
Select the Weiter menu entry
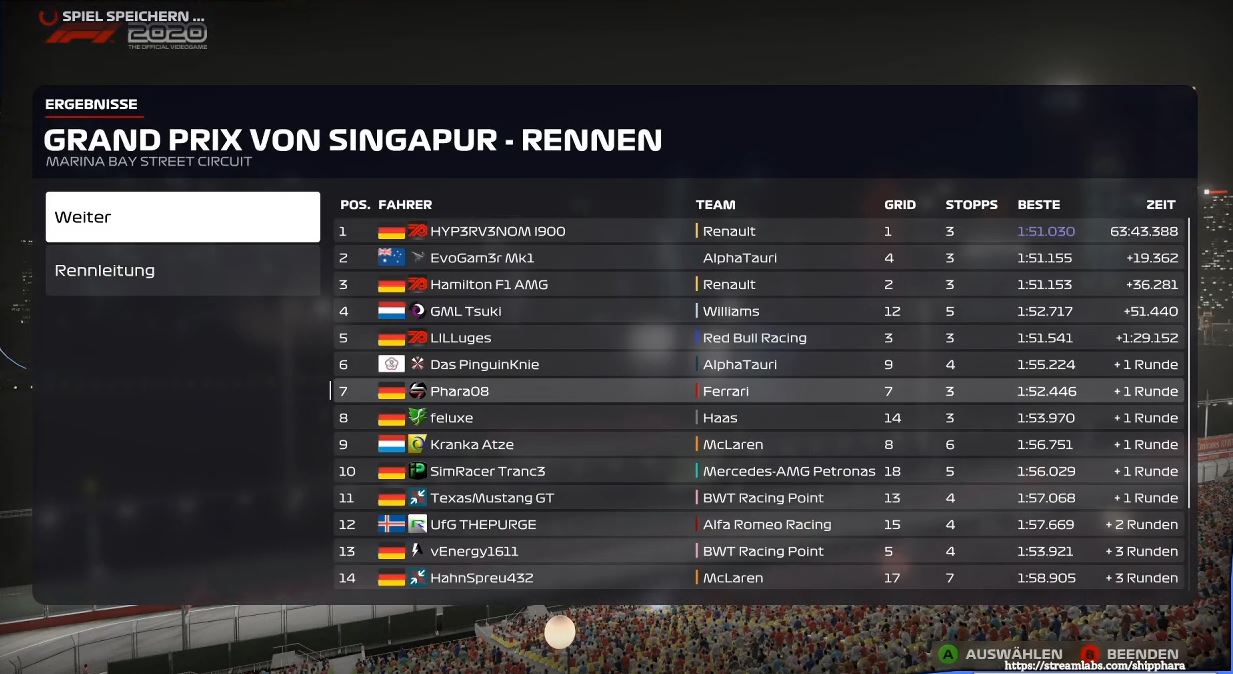click(182, 217)
